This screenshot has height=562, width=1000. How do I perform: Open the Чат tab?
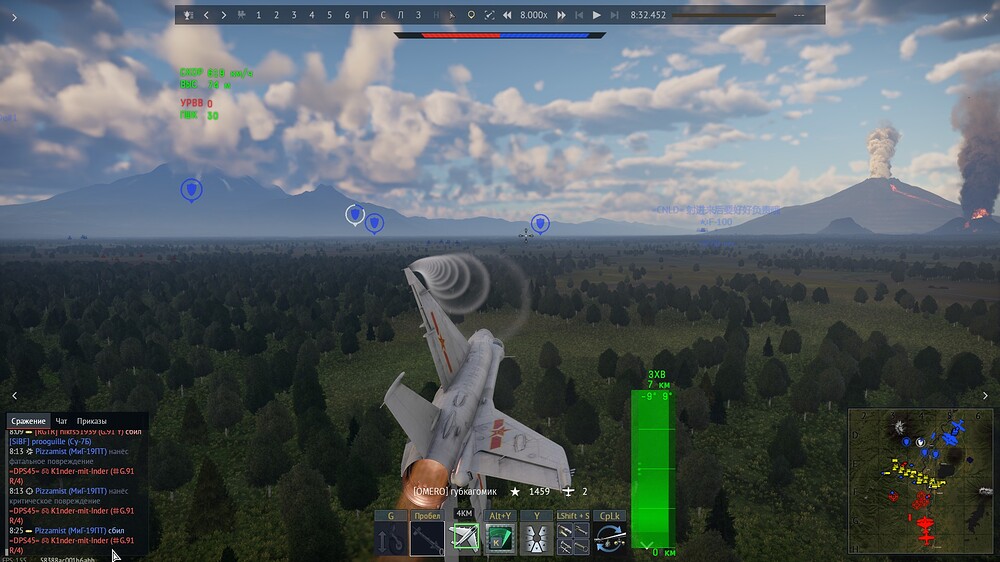(x=62, y=421)
